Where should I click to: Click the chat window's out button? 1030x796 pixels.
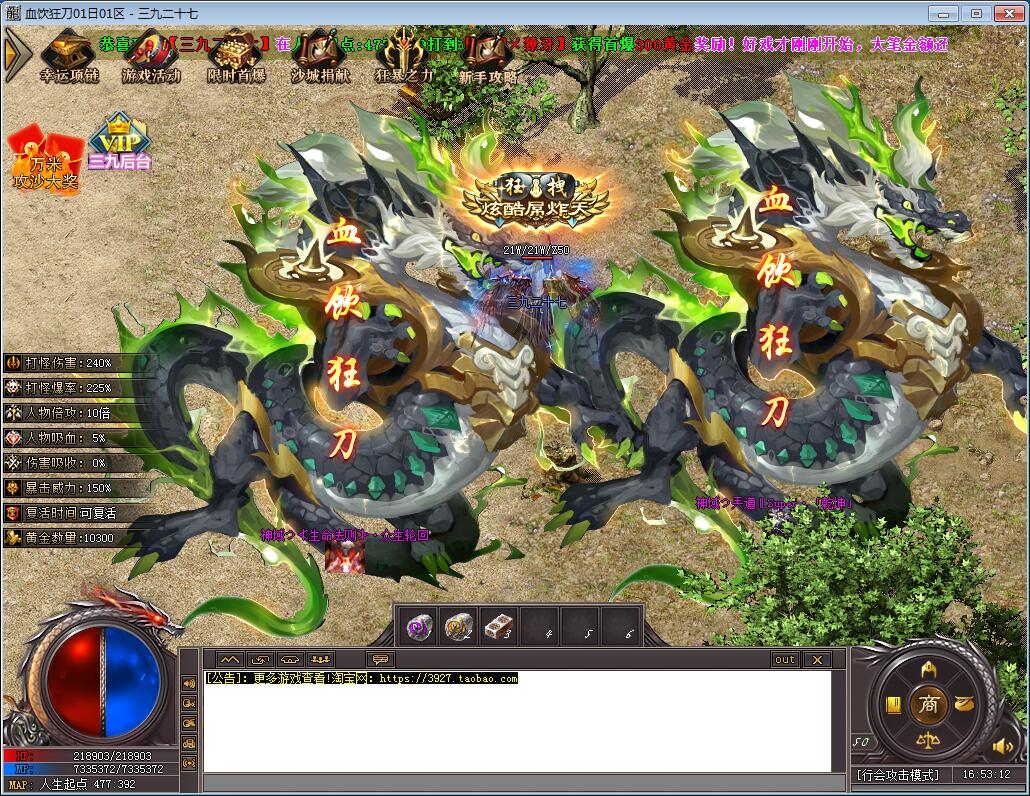click(x=785, y=660)
